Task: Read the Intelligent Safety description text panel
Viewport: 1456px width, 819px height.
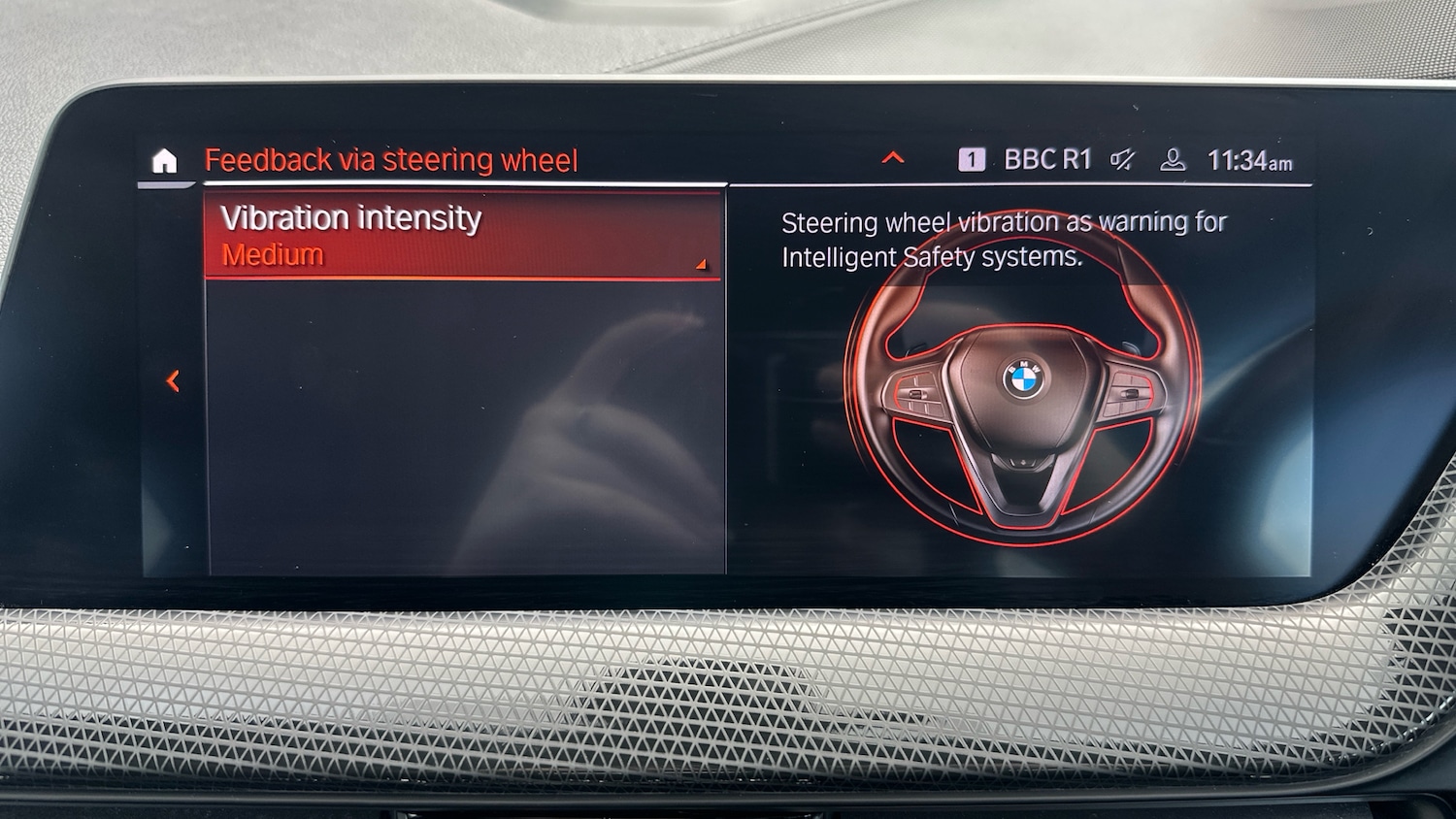Action: point(1005,239)
